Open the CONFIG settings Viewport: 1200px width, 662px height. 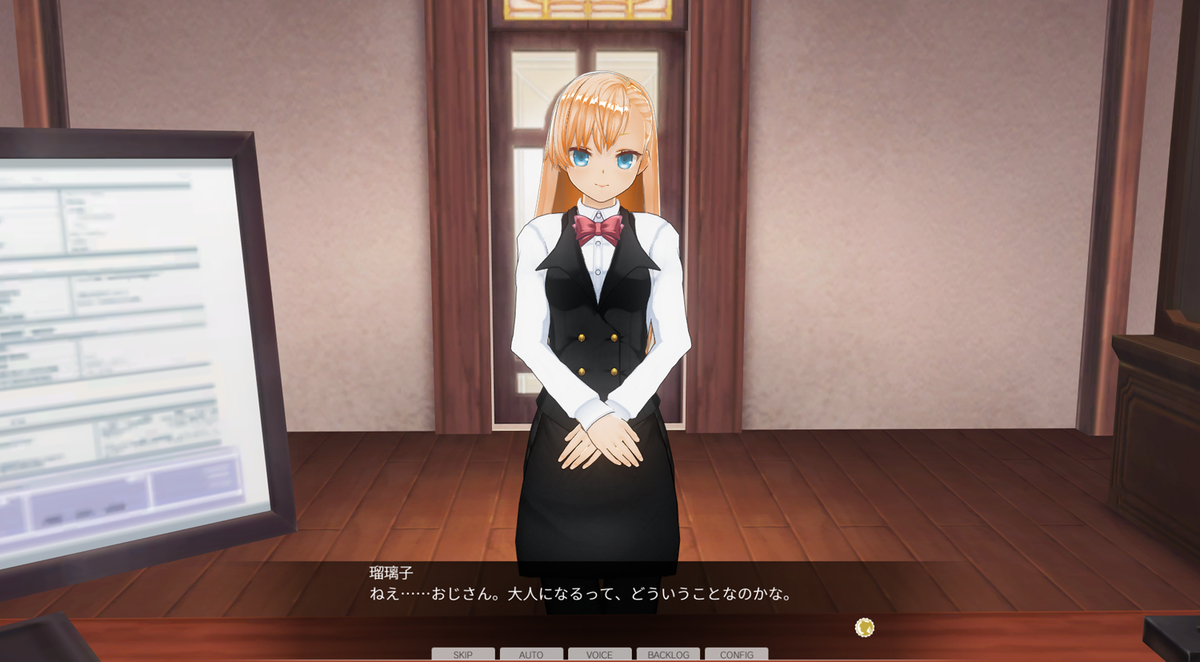[x=736, y=655]
